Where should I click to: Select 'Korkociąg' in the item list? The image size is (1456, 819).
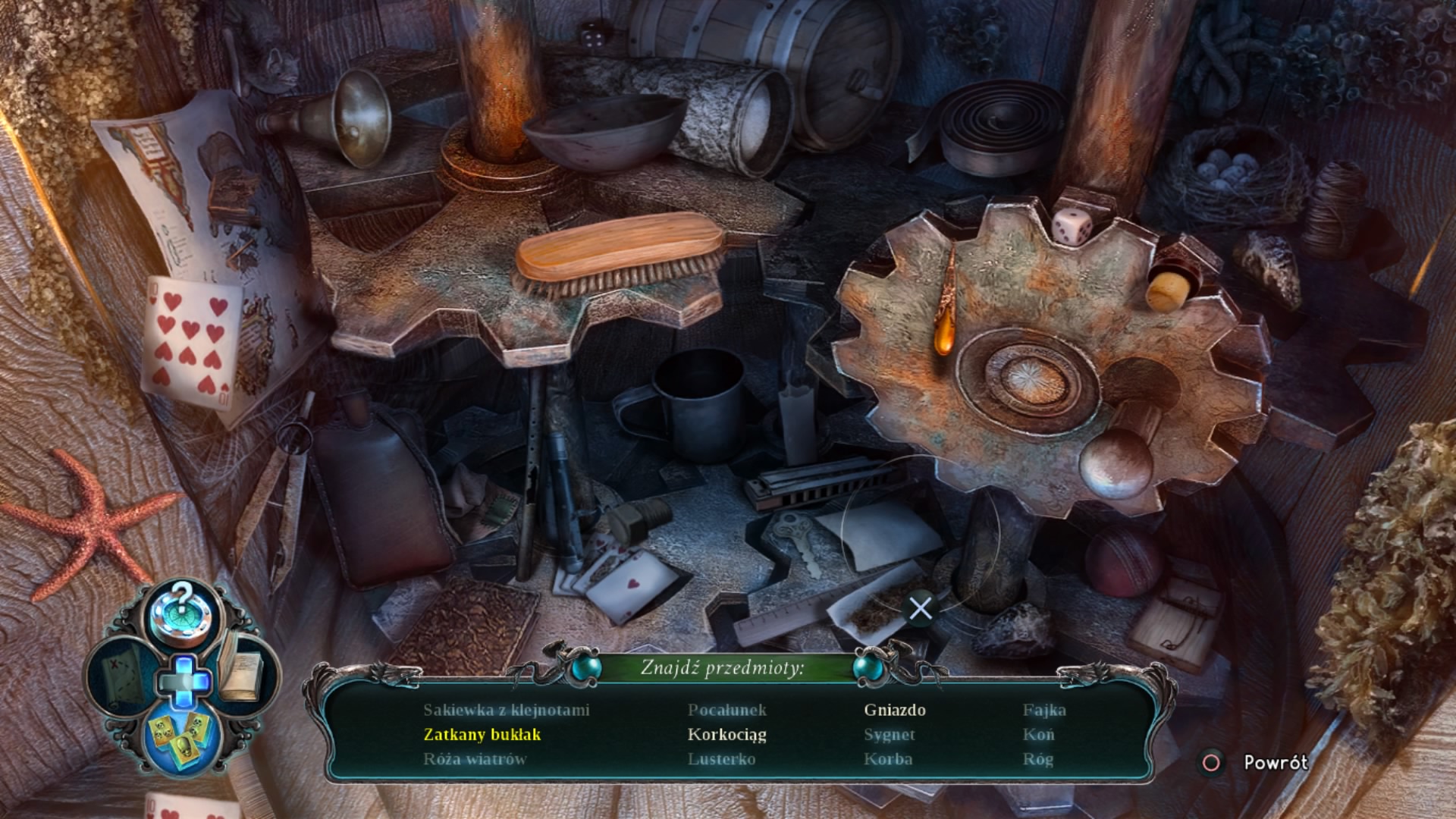tap(726, 734)
